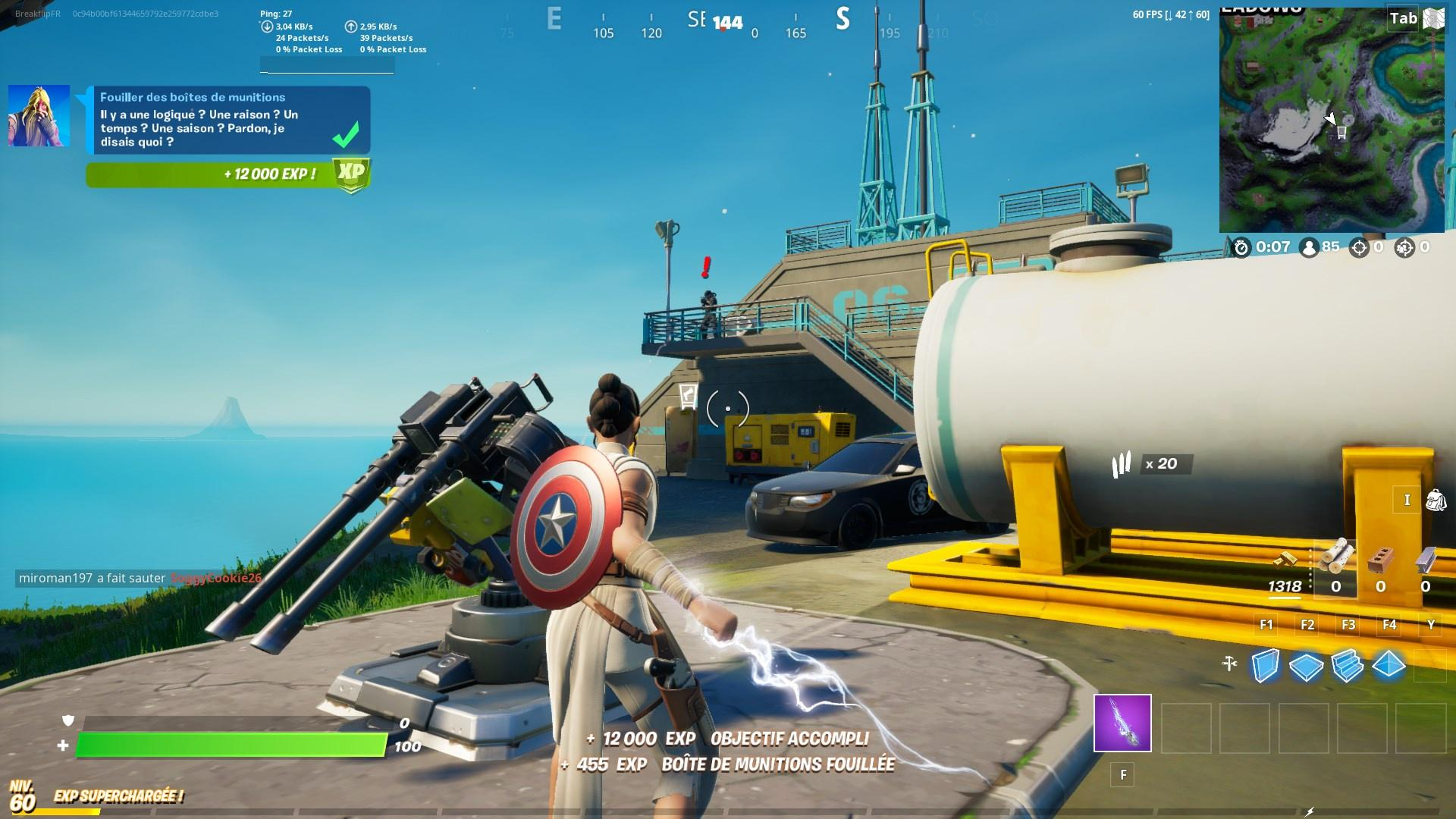Screen dimensions: 1456x819
Task: Click the gold bars currency icon
Action: (1285, 560)
